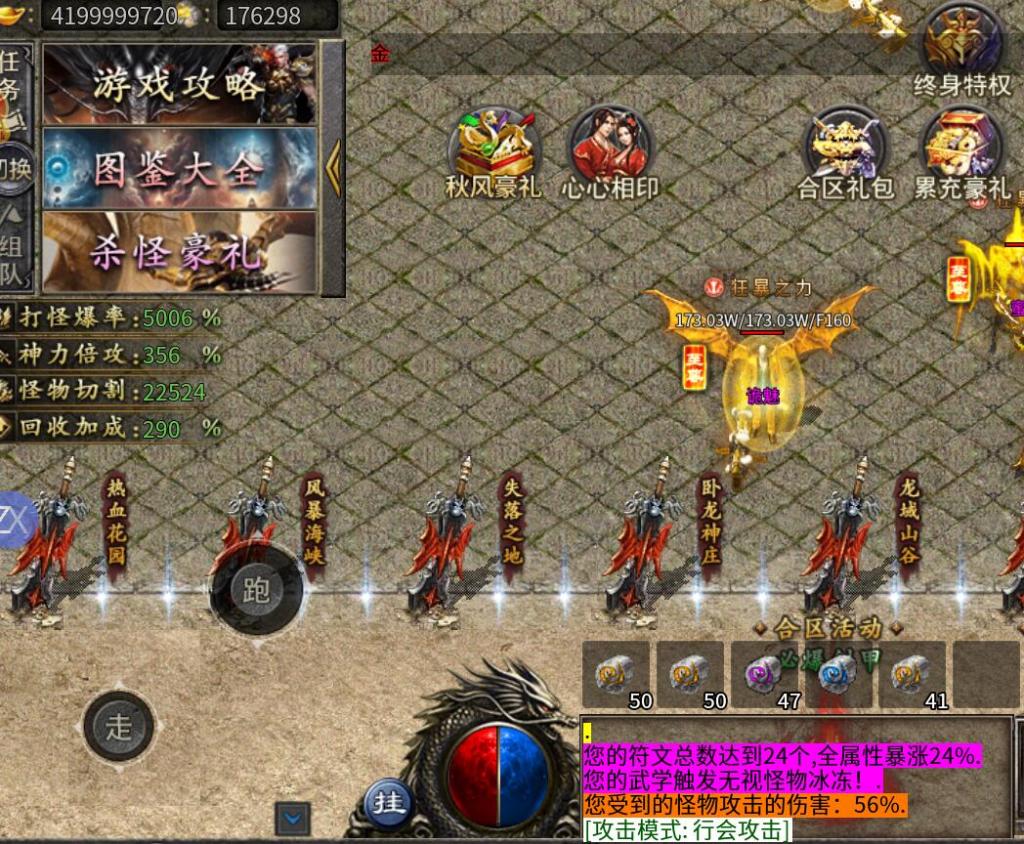The height and width of the screenshot is (844, 1024).
Task: Open the 杀怪豪礼 kill reward banner
Action: coord(179,252)
